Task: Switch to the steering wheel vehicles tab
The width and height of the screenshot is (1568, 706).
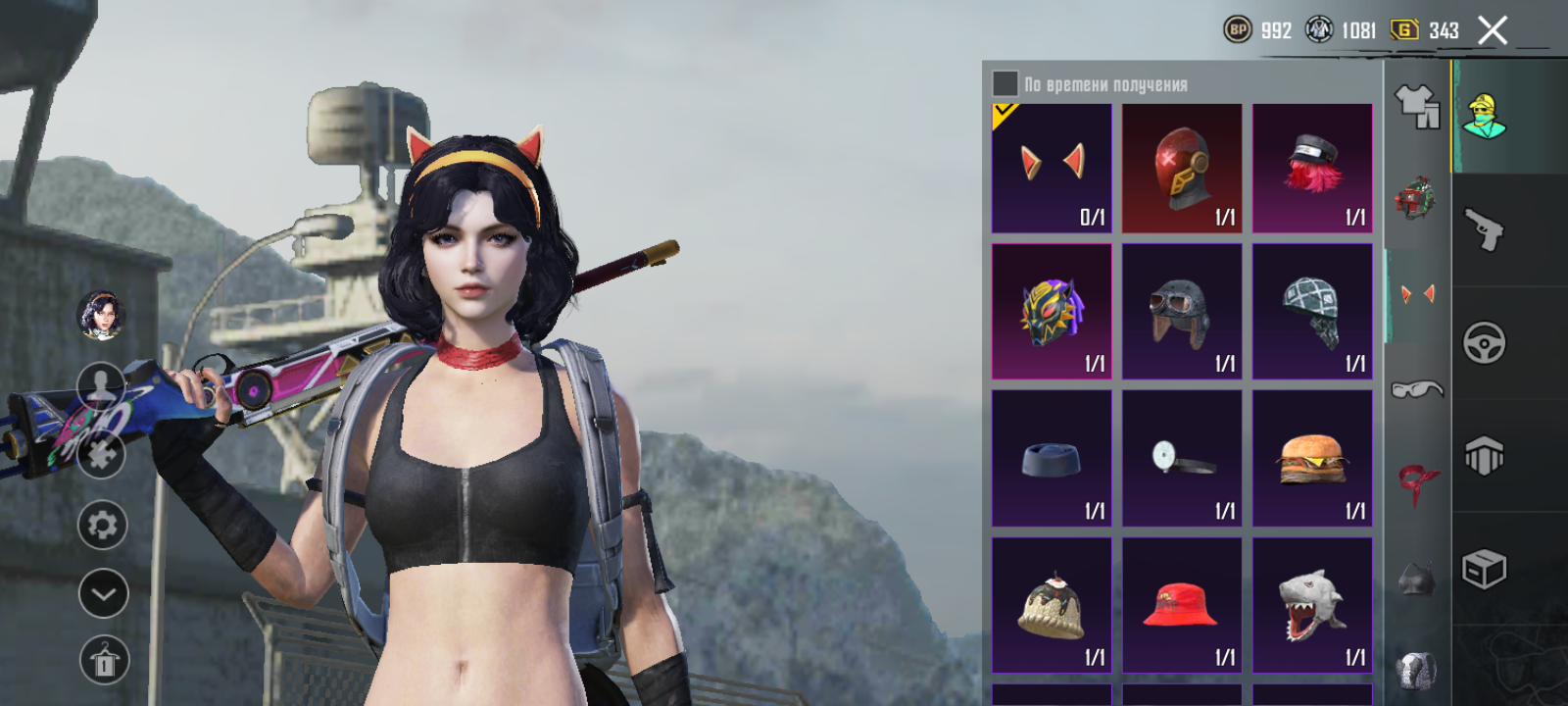Action: (x=1485, y=343)
